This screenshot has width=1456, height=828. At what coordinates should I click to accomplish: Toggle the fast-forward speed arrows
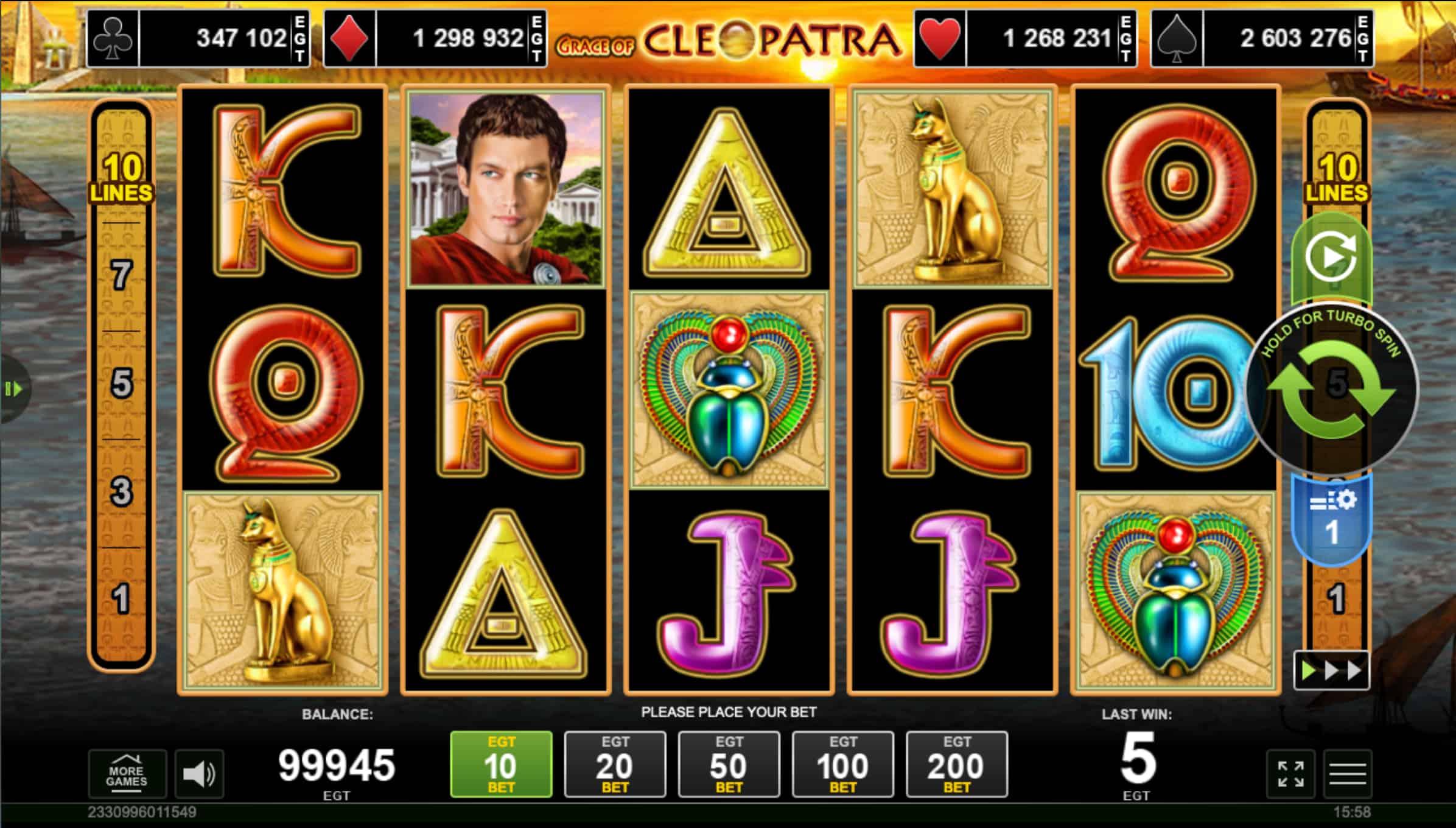(x=1331, y=671)
